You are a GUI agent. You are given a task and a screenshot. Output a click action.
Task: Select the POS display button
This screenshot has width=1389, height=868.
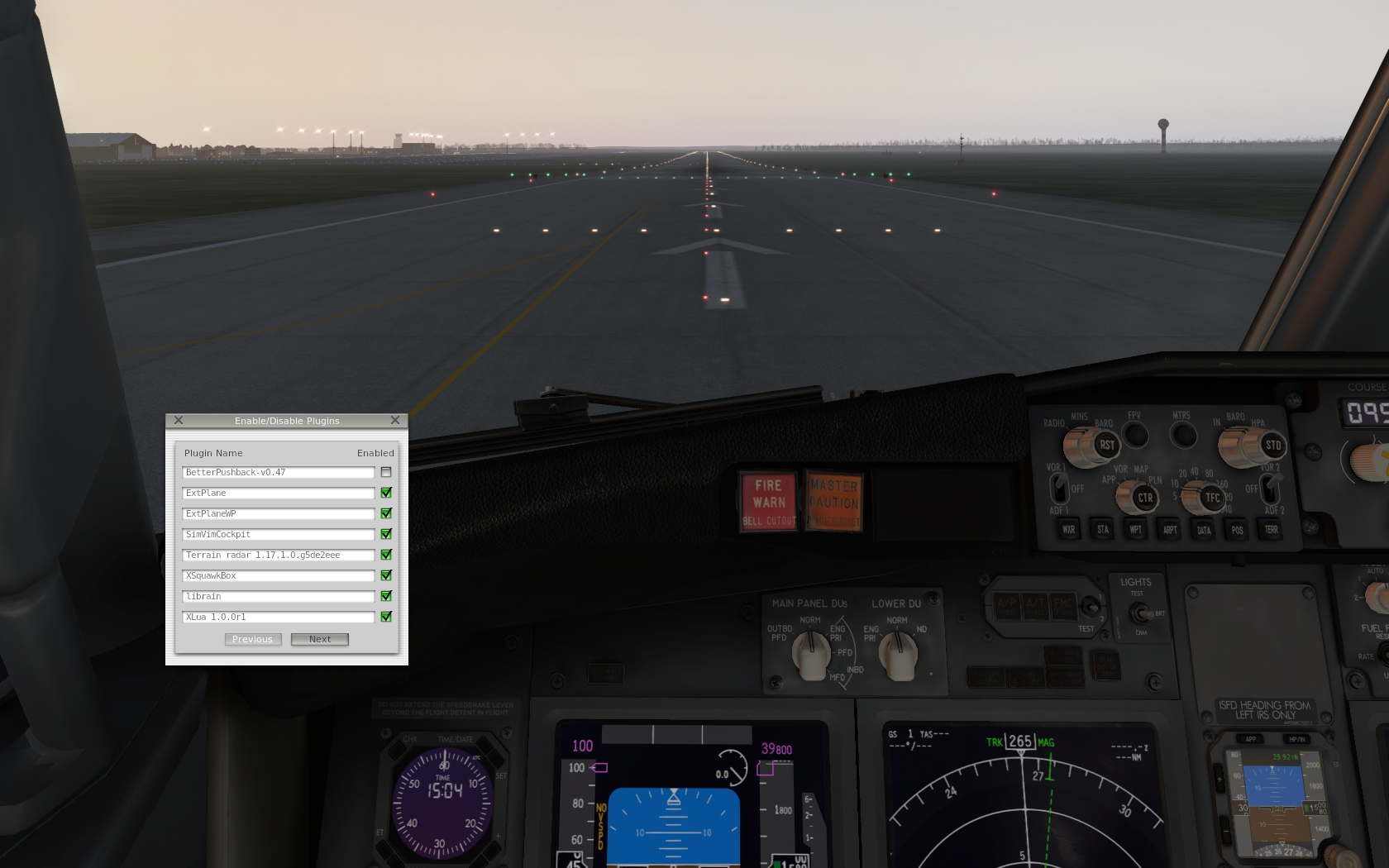point(1238,531)
